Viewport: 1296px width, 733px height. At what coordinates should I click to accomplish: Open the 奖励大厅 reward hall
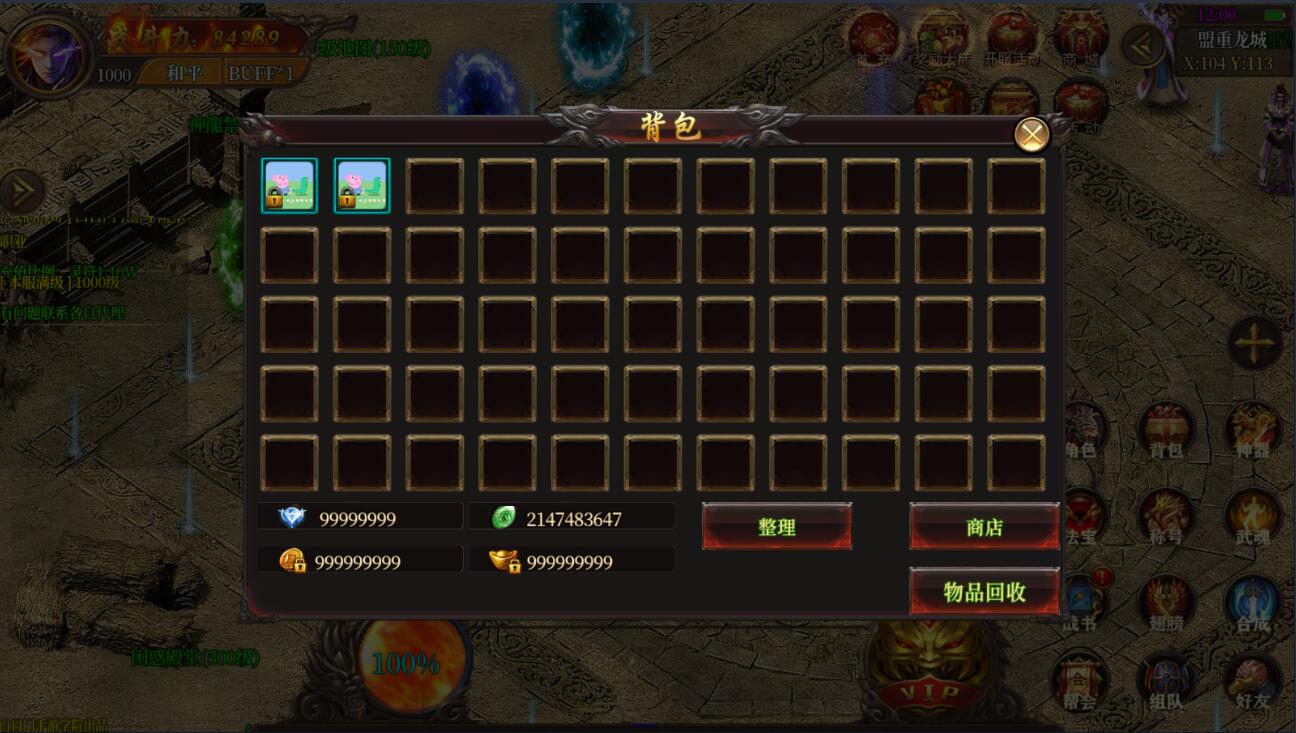[942, 38]
